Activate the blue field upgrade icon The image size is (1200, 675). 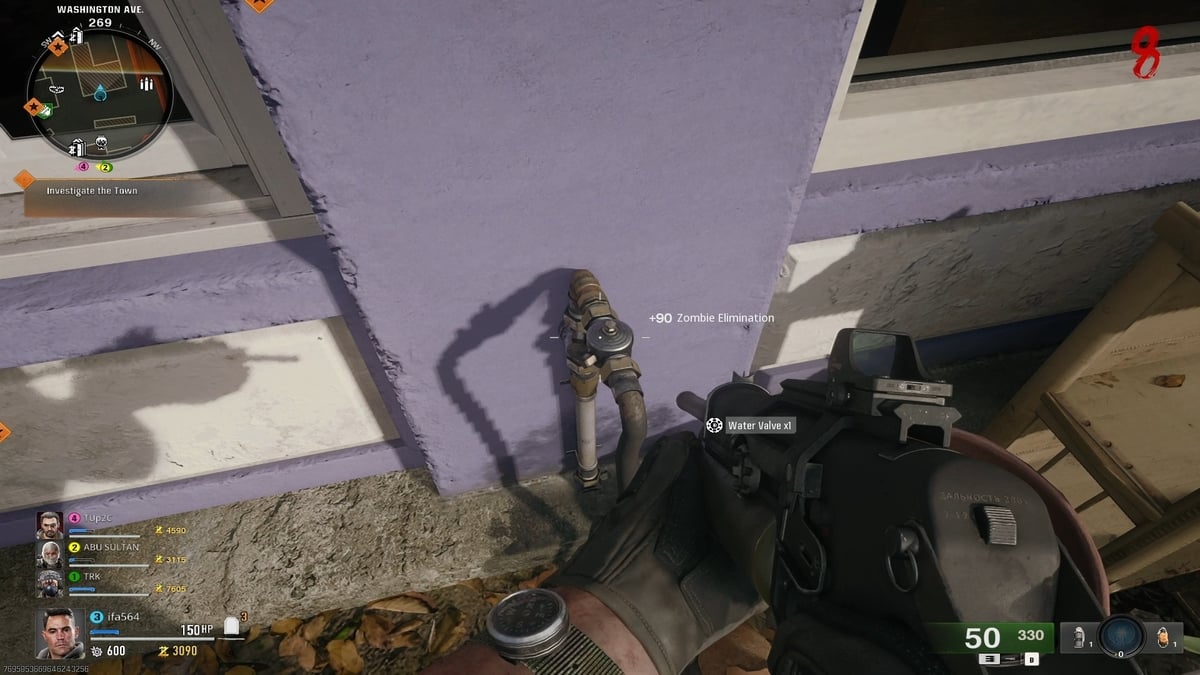point(1120,635)
